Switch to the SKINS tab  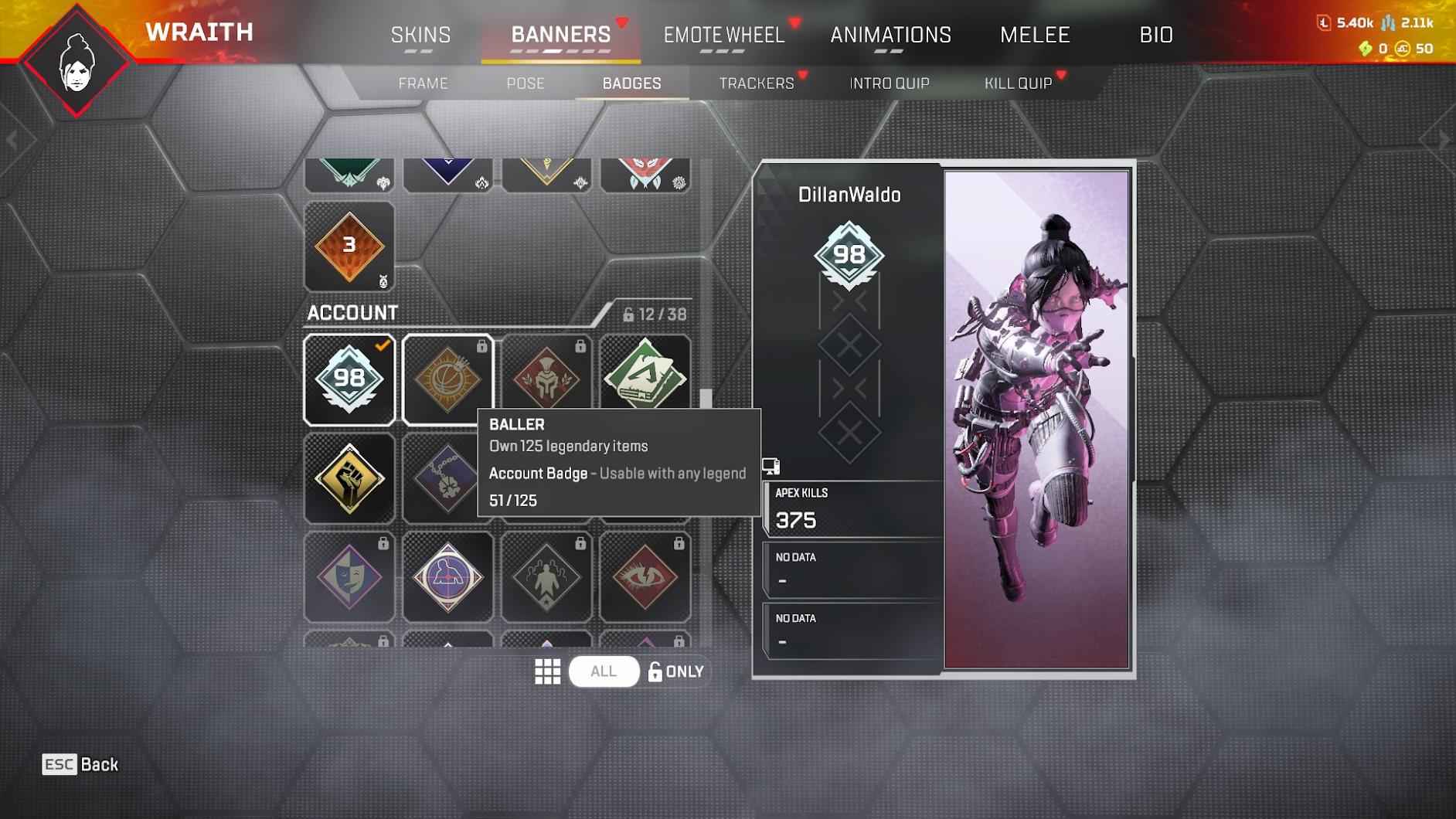pyautogui.click(x=420, y=34)
